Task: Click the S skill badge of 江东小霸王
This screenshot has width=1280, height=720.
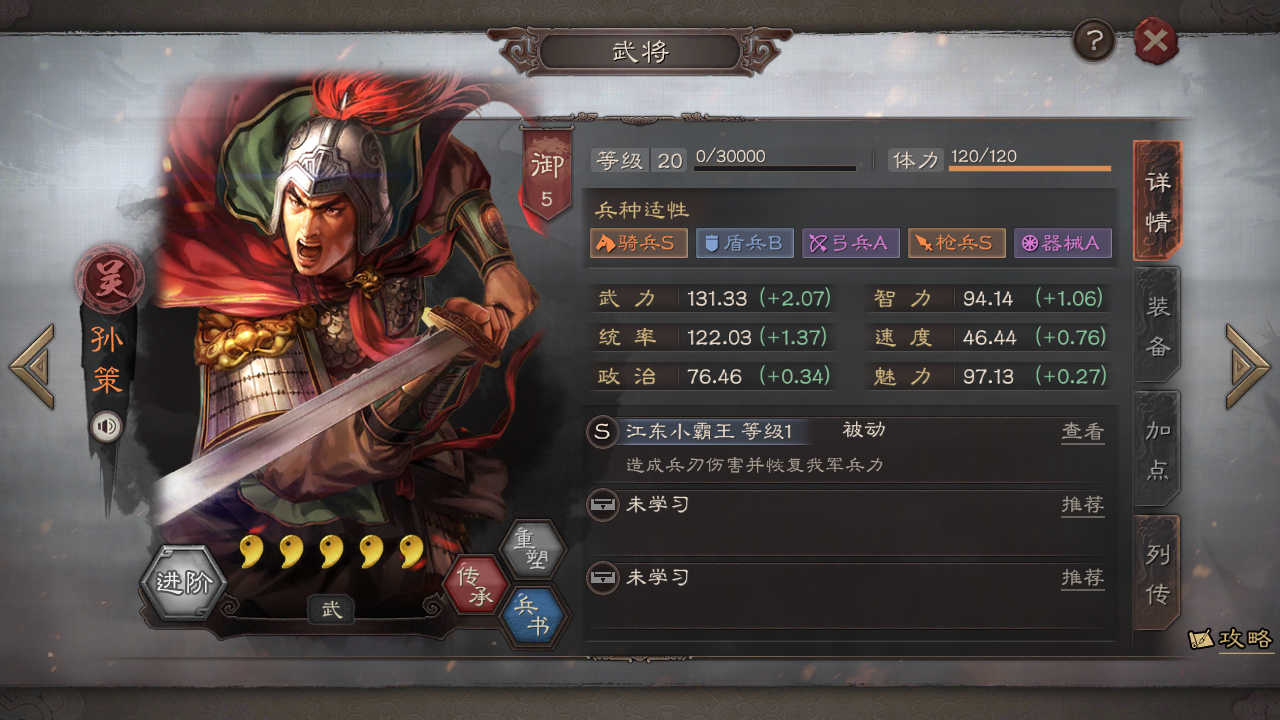Action: coord(601,431)
